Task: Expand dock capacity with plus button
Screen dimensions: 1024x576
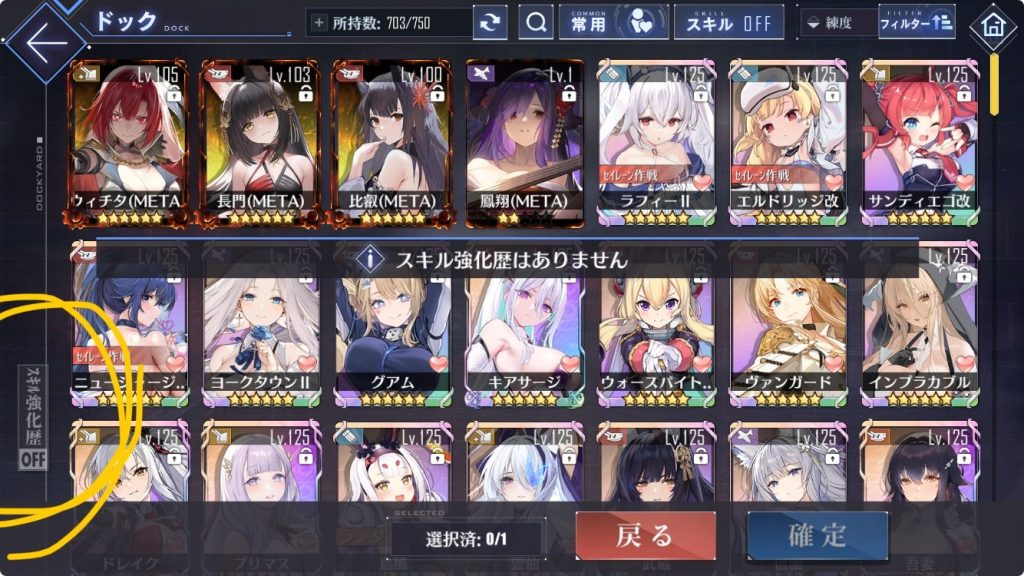Action: coord(319,22)
